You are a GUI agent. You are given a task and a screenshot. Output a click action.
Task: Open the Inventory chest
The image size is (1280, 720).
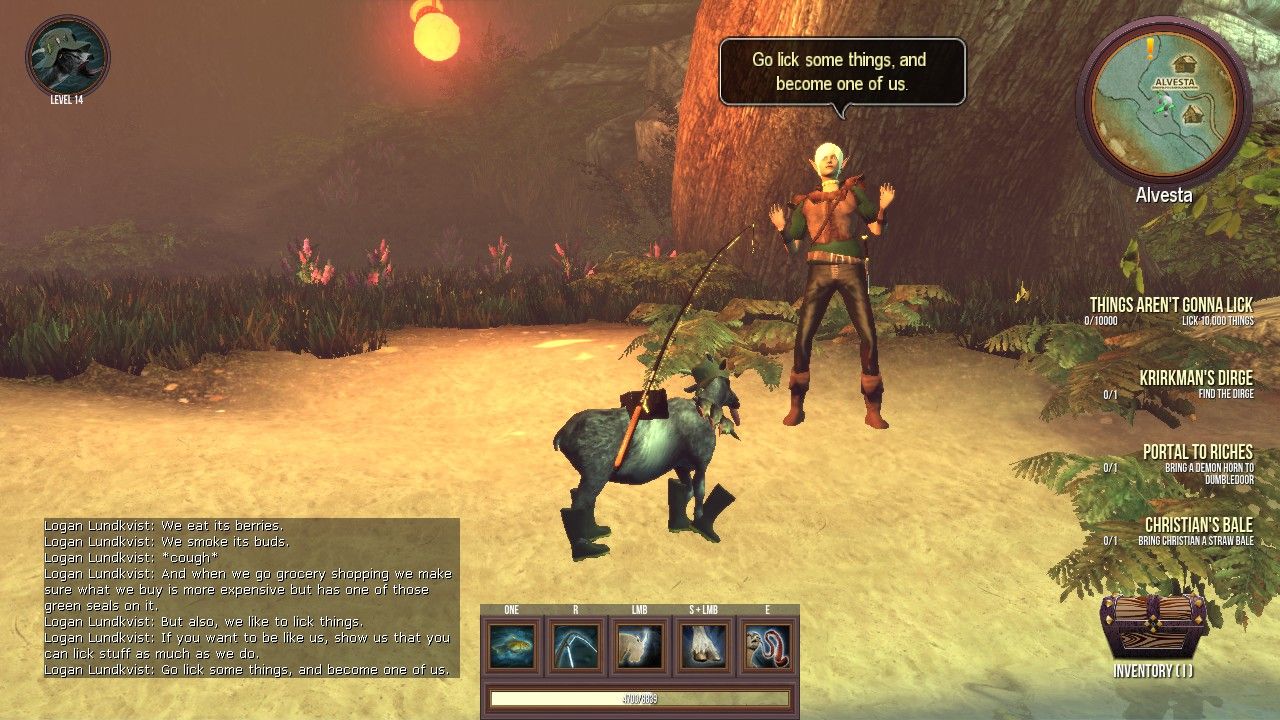[1152, 628]
